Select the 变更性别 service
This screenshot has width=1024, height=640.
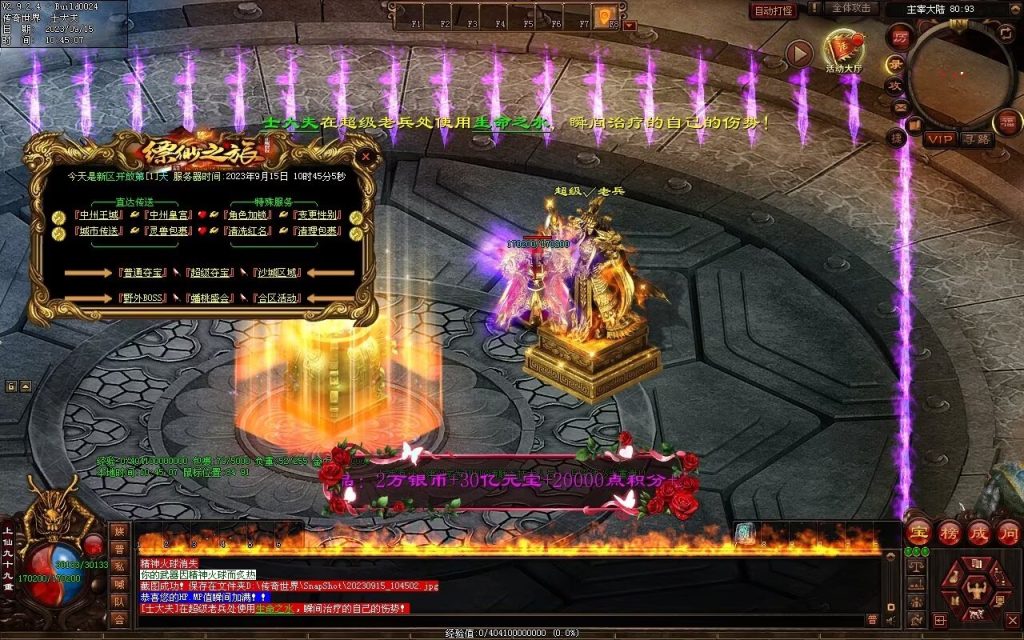click(316, 214)
